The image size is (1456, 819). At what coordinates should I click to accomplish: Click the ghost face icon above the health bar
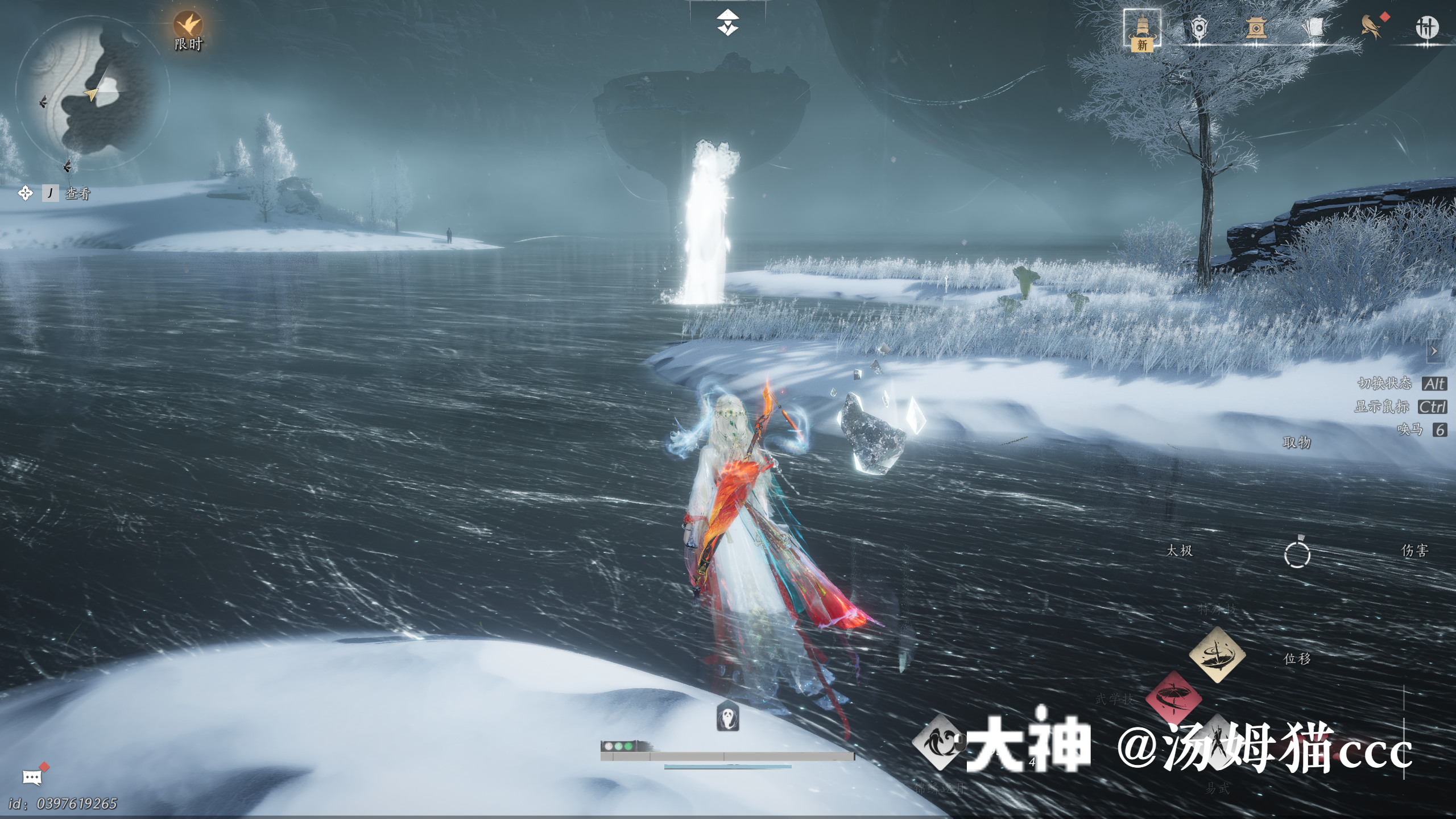pos(728,717)
